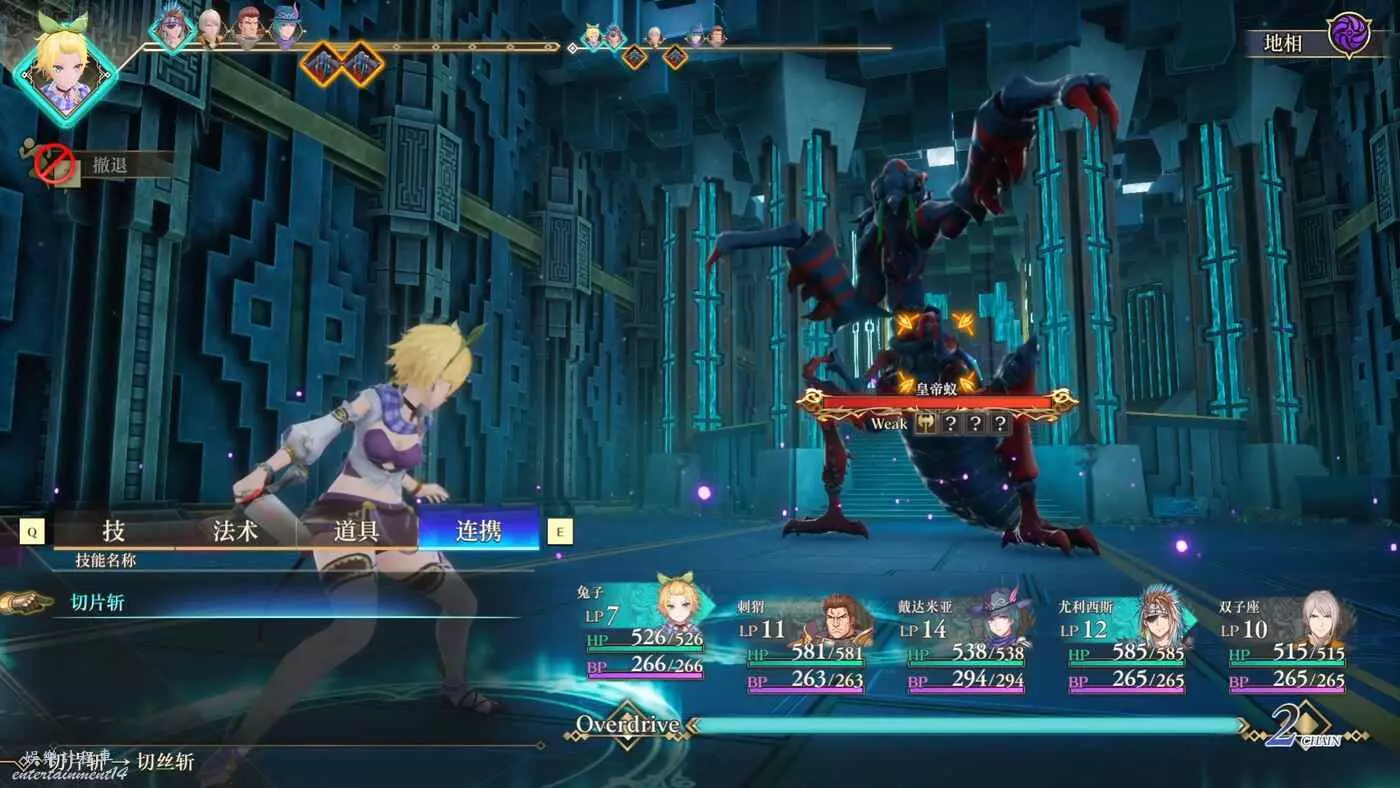Open the 地相 terrain indicator
Viewport: 1400px width, 788px height.
[x=1309, y=40]
